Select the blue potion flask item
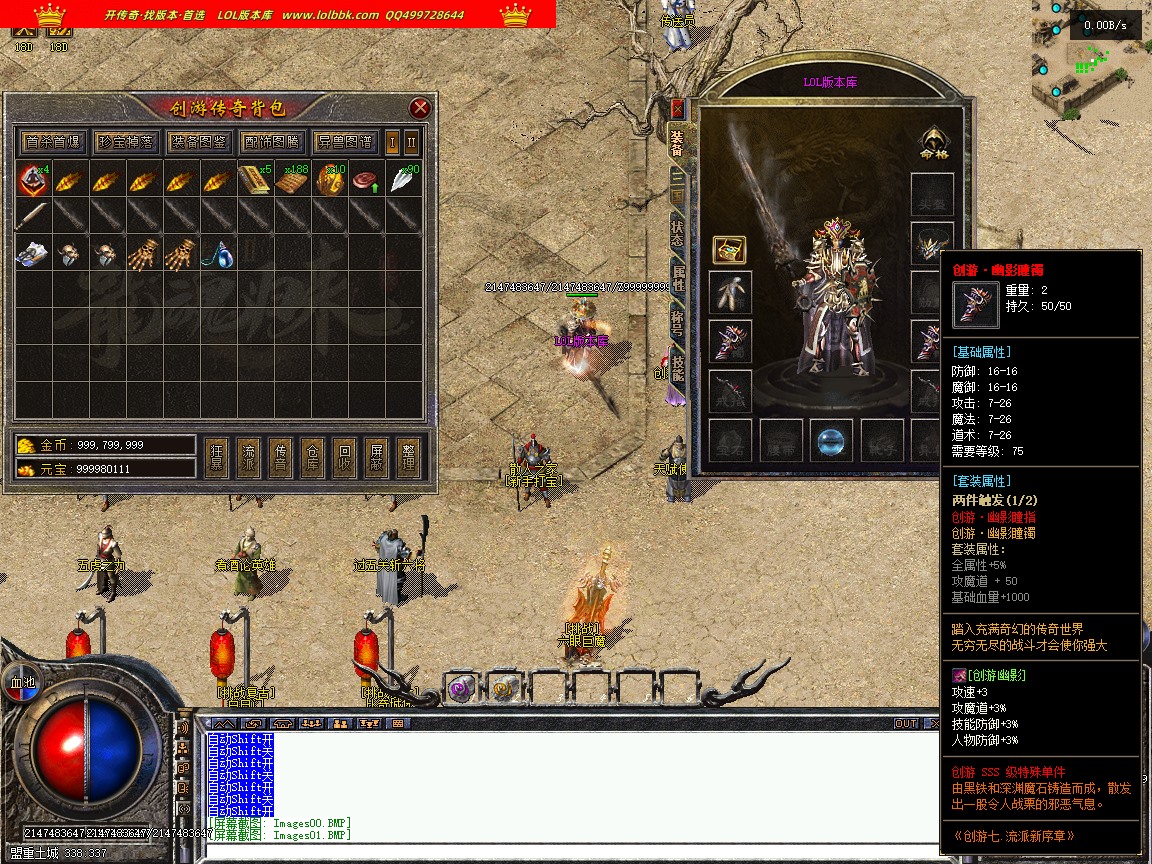The height and width of the screenshot is (864, 1152). pos(219,253)
